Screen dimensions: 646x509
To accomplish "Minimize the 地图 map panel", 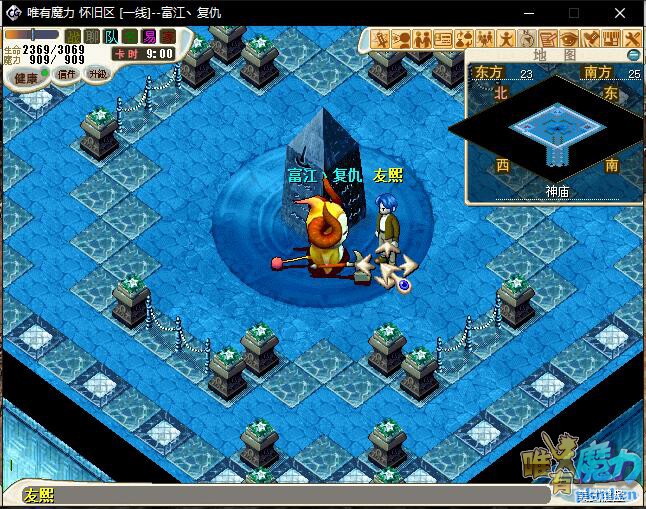I will (634, 55).
